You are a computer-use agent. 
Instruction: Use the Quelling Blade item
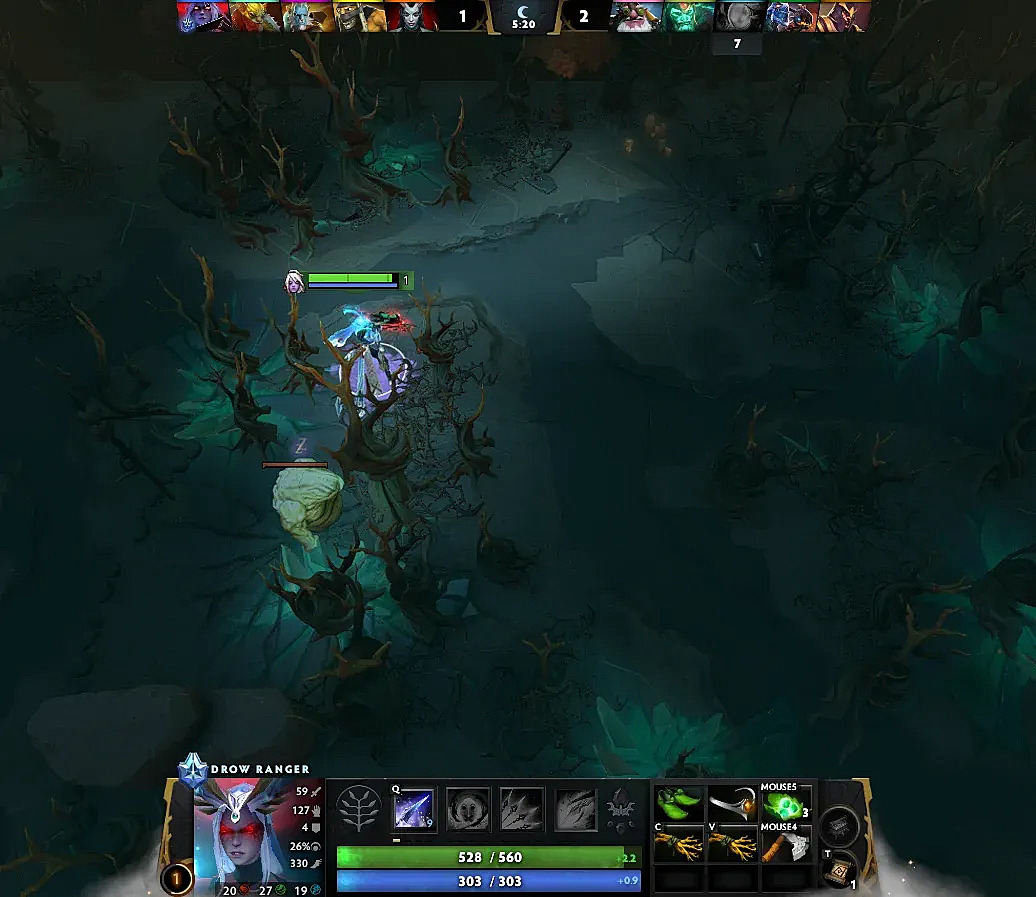(785, 846)
